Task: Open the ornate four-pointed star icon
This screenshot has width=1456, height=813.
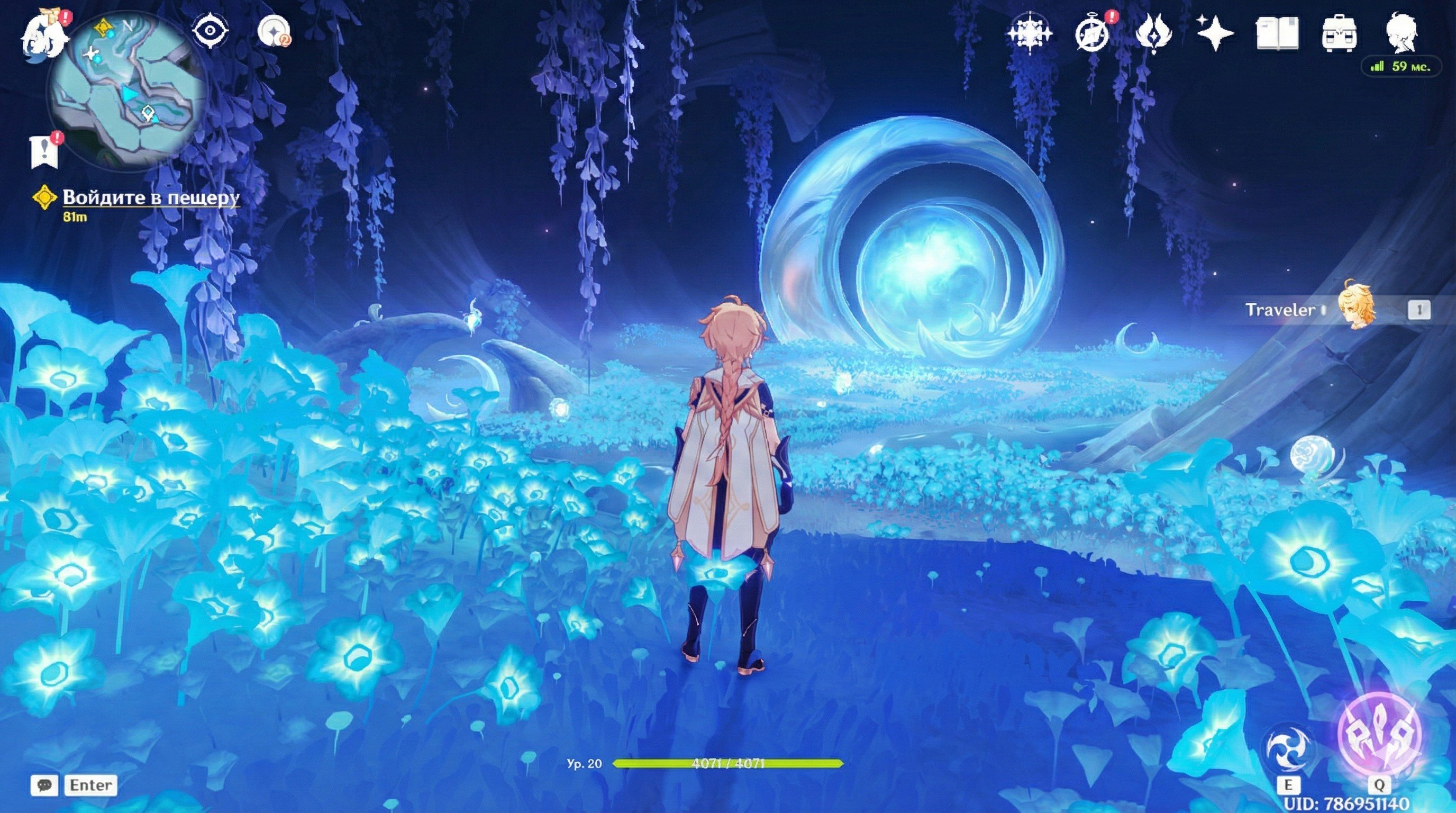Action: 1029,33
